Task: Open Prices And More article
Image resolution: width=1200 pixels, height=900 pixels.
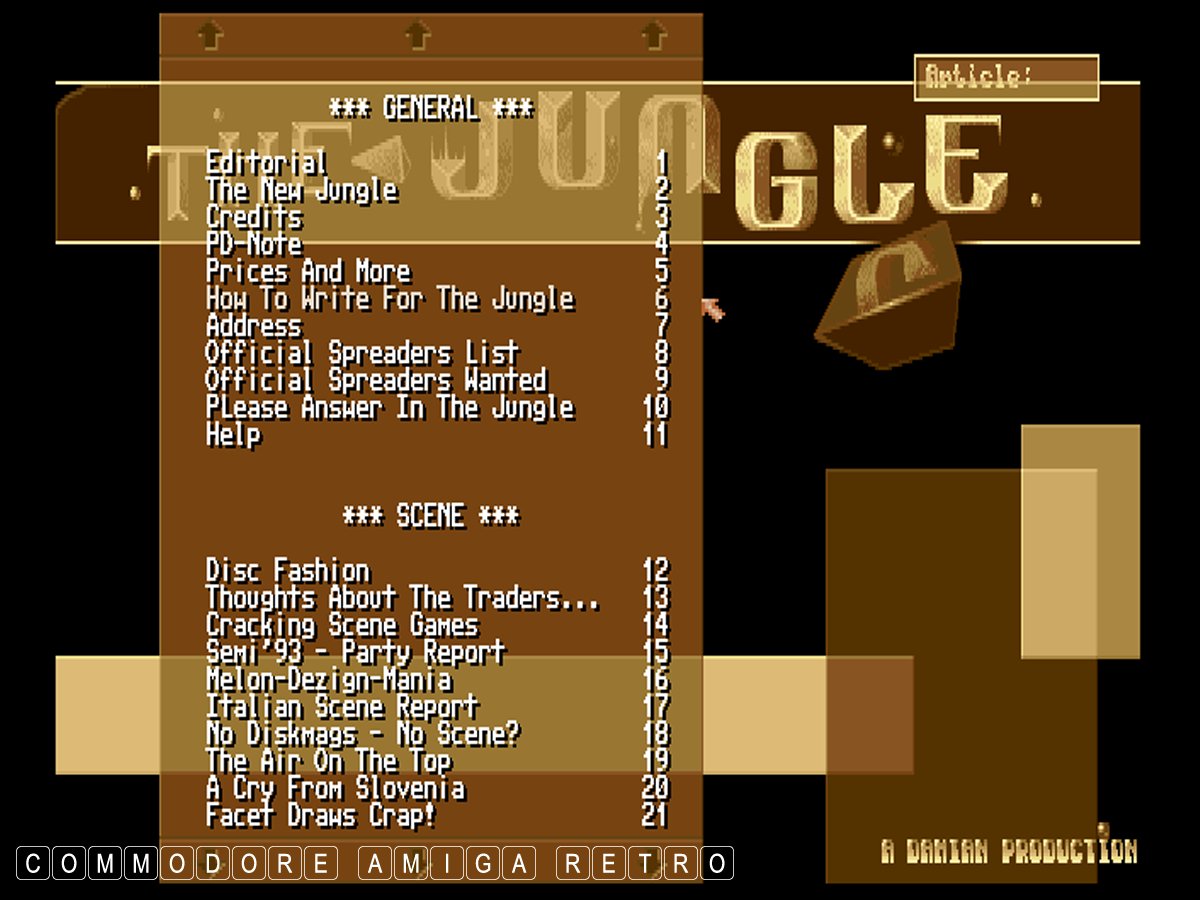Action: click(x=308, y=271)
